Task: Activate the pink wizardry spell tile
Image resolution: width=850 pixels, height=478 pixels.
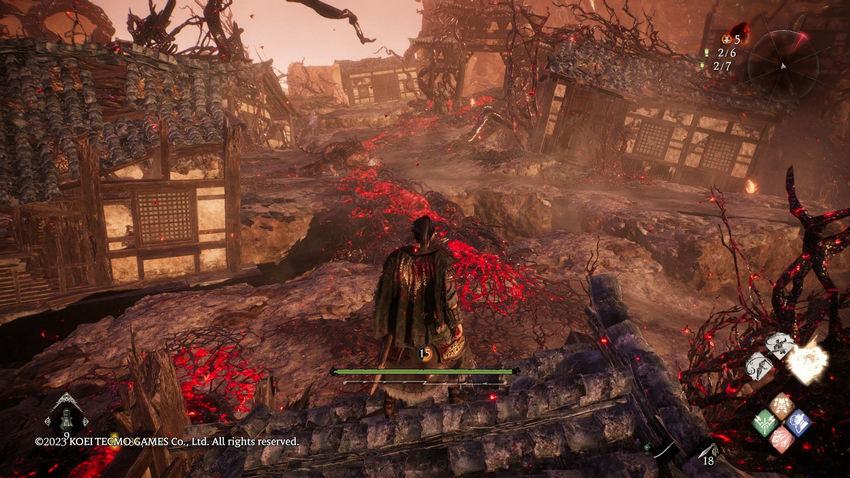Action: coord(781,438)
